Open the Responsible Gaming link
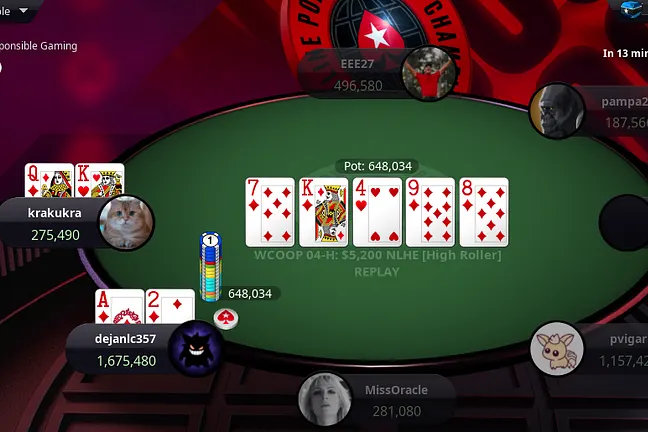 tap(38, 45)
